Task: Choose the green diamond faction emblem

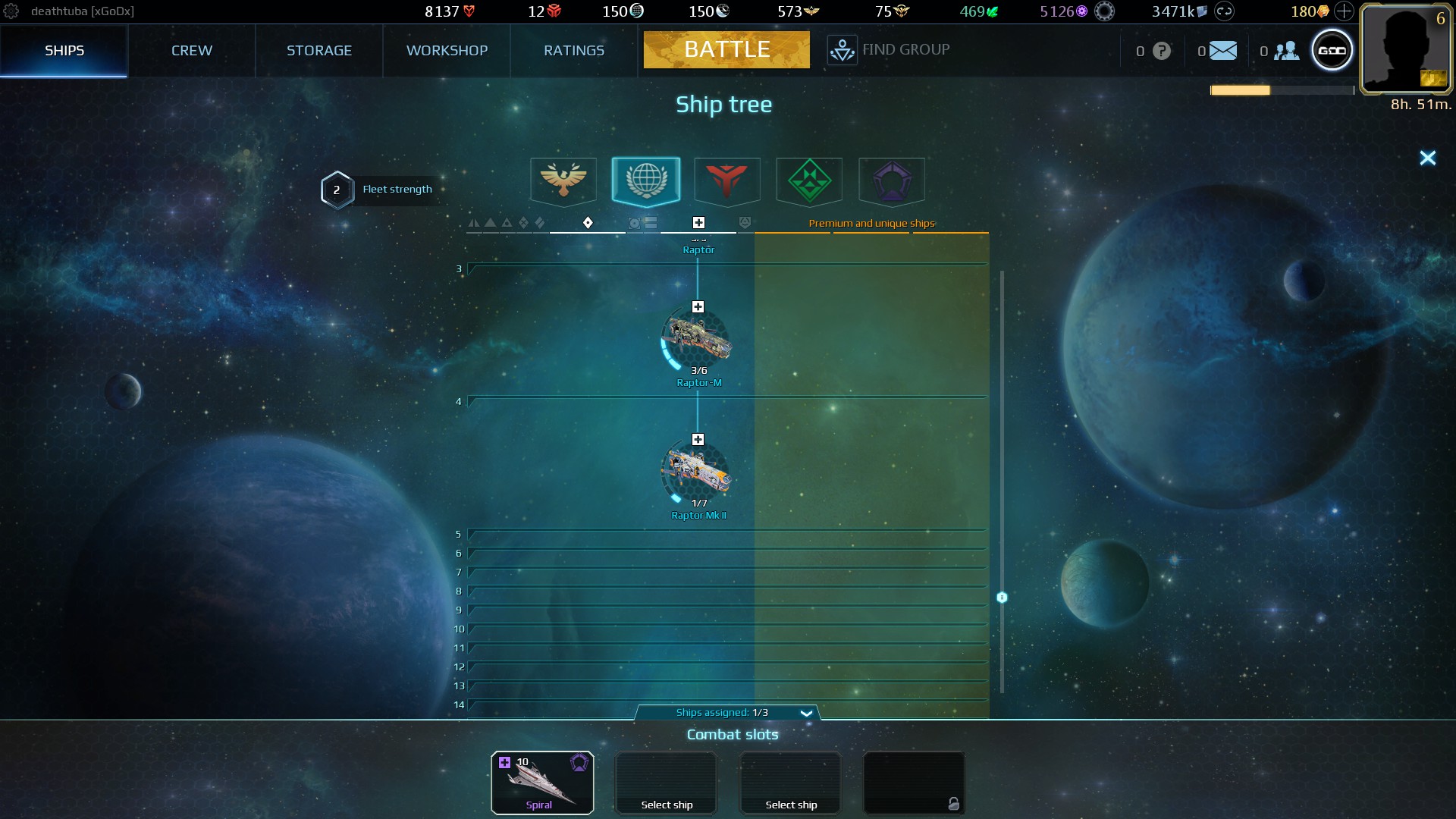Action: [809, 180]
